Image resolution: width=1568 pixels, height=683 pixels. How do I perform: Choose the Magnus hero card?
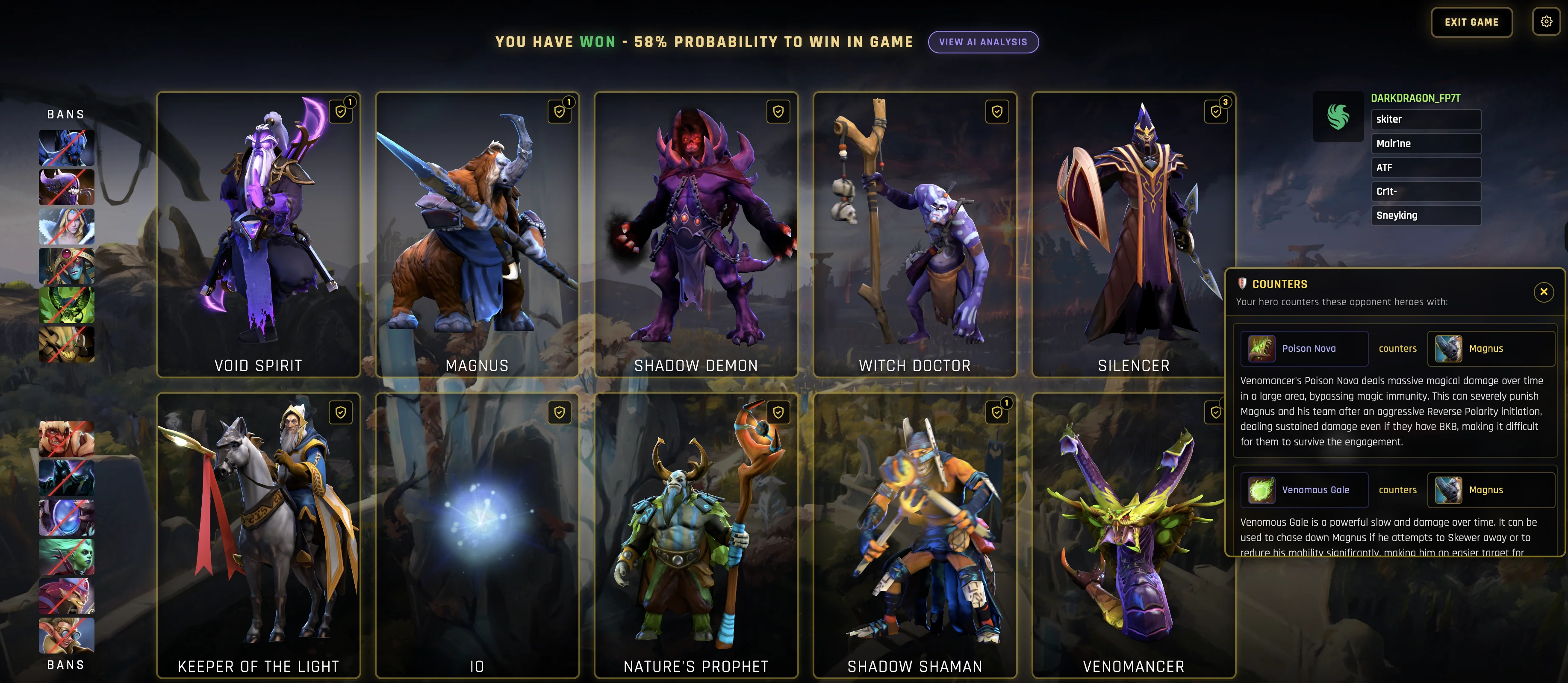coord(477,234)
